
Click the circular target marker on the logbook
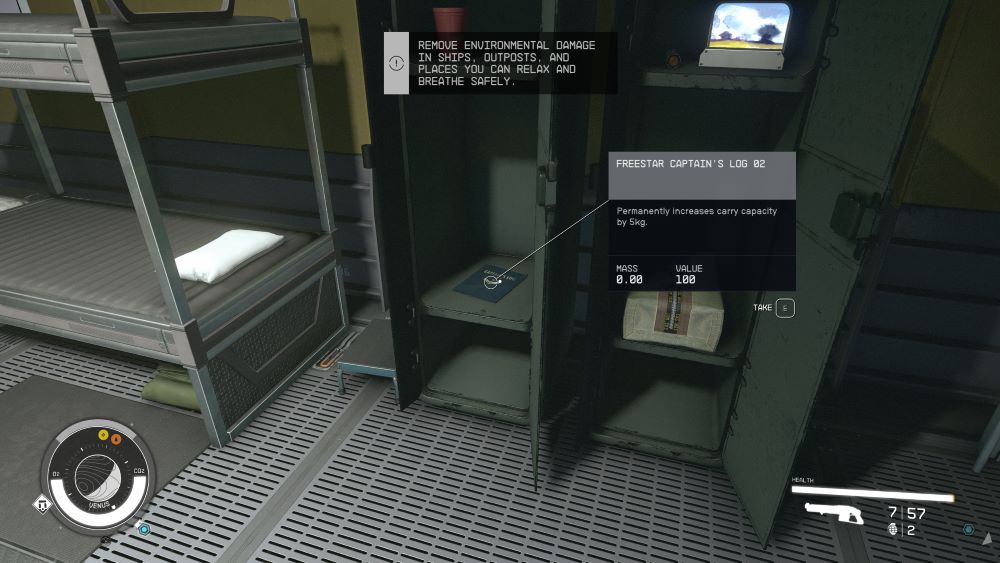(x=491, y=282)
